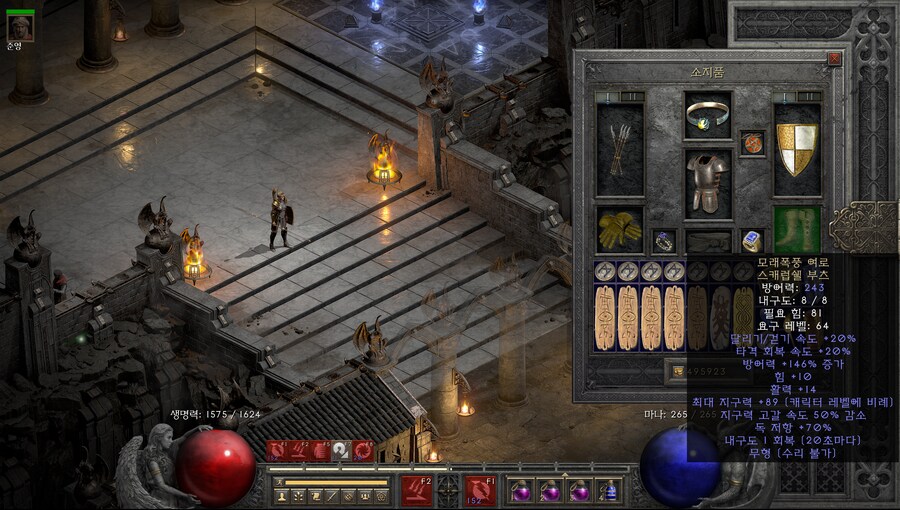Close the inventory window

(x=835, y=59)
